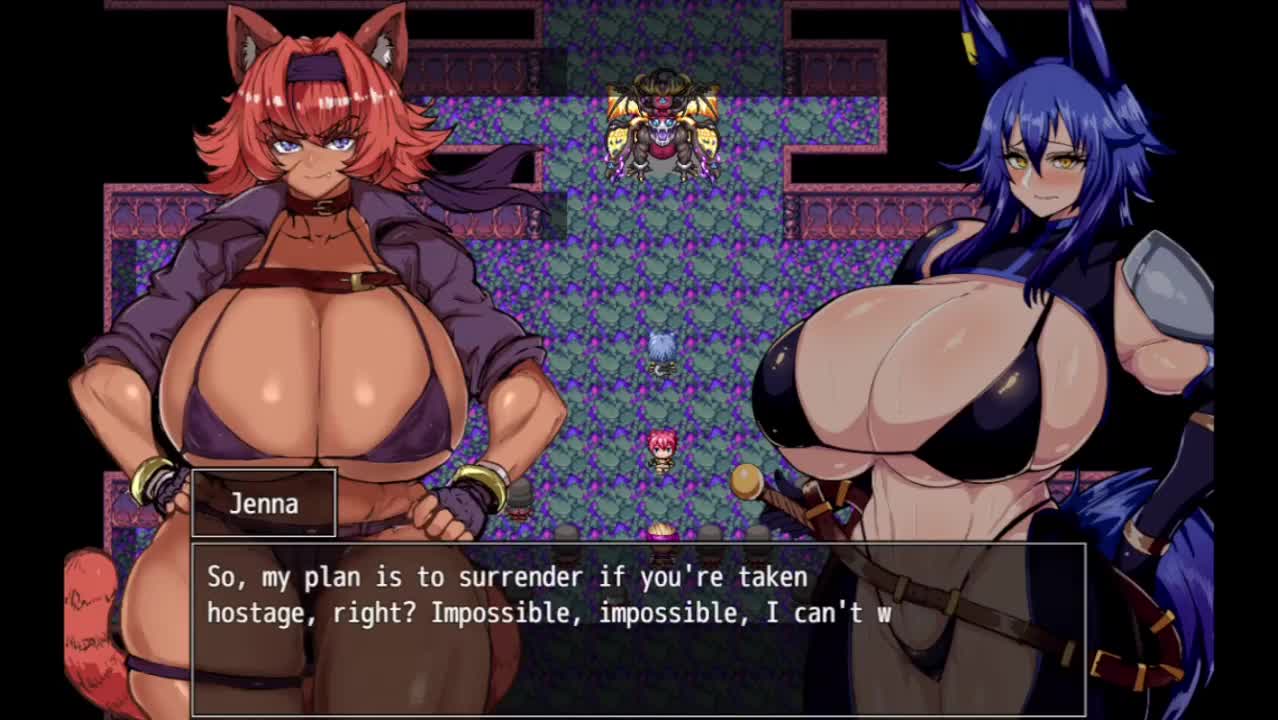Image resolution: width=1278 pixels, height=720 pixels.
Task: Advance Jenna's dialogue message box
Action: tap(637, 629)
